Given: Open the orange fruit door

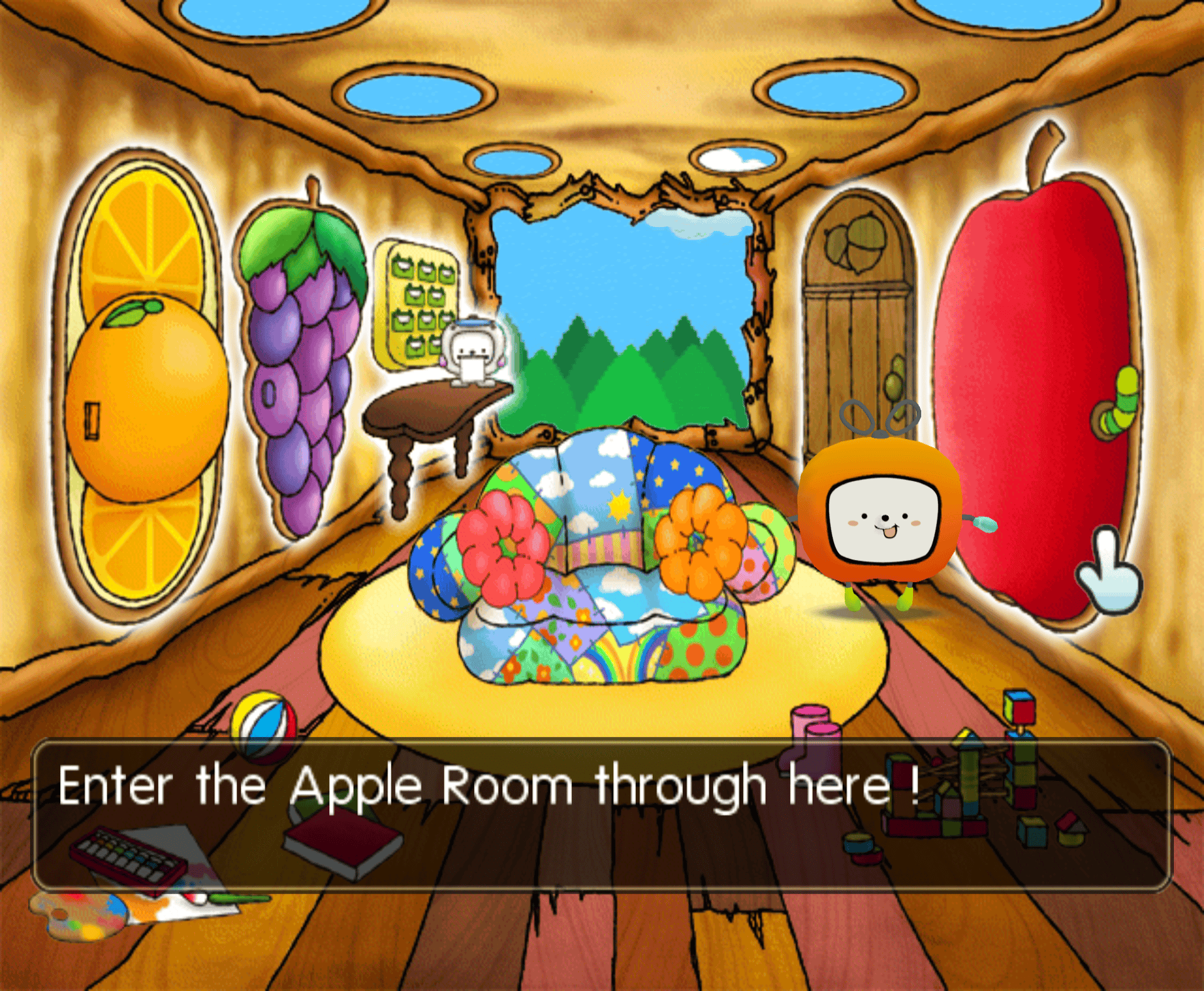Looking at the screenshot, I should click(145, 389).
